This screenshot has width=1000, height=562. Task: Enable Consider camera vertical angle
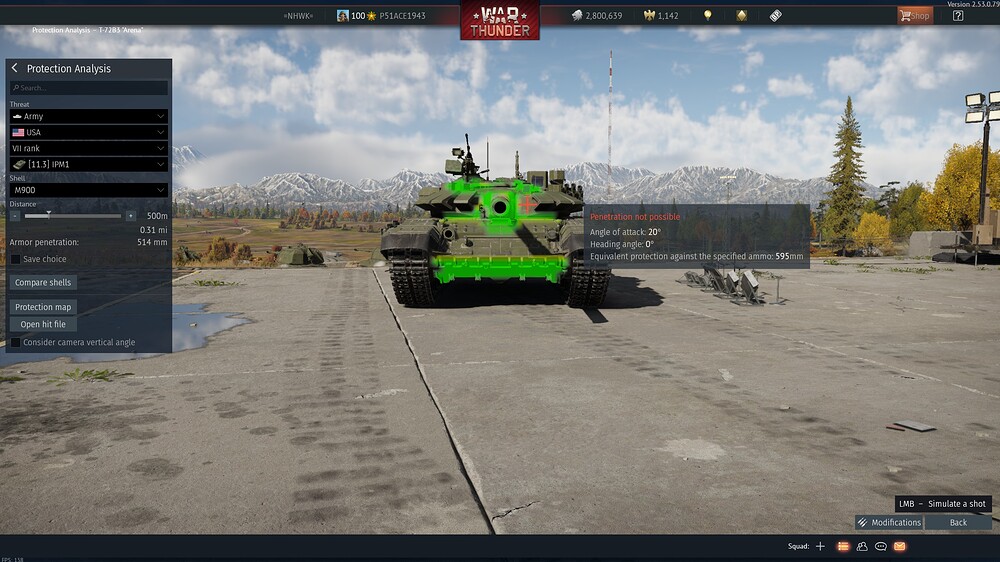(x=16, y=342)
